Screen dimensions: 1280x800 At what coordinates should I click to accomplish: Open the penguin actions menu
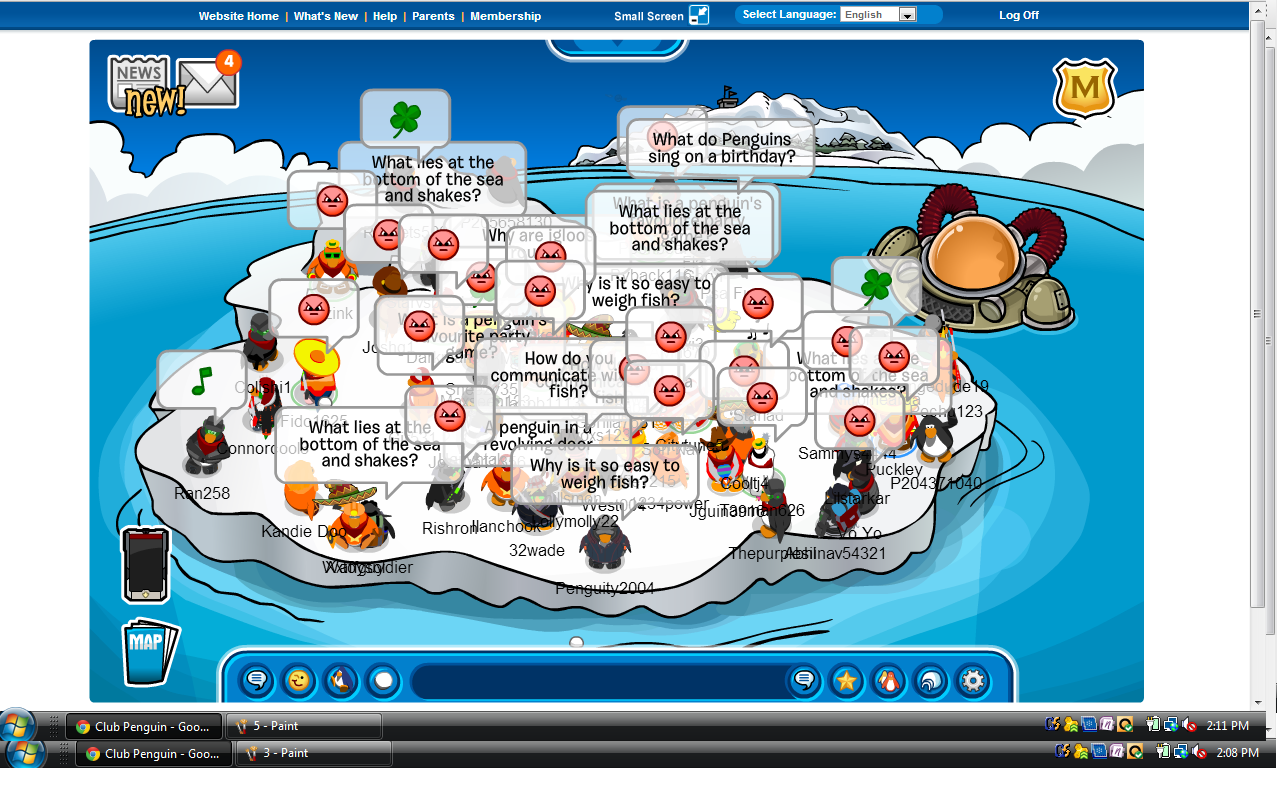pos(341,681)
